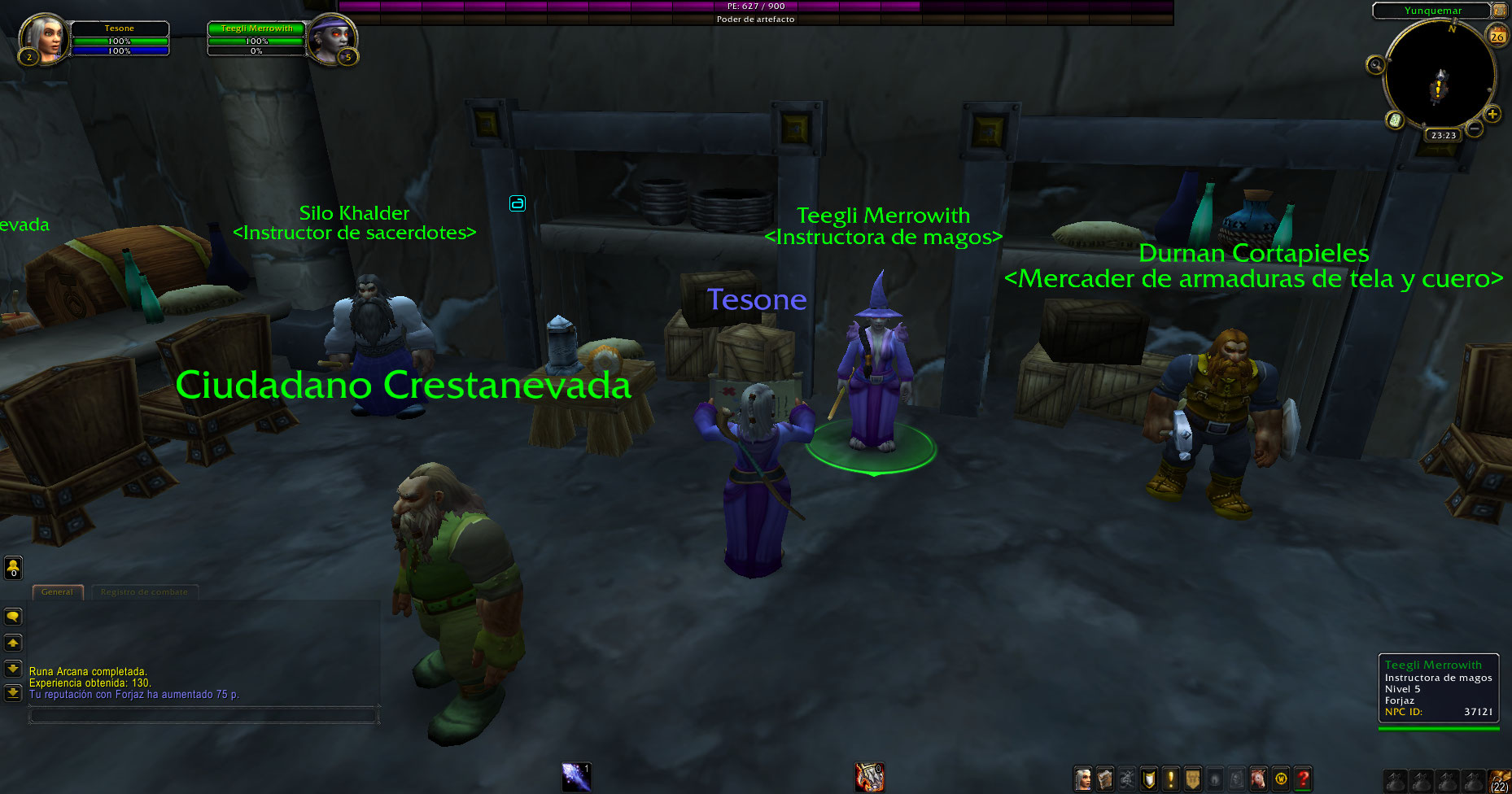Click the minimap clock showing 23:23
1512x794 pixels.
click(x=1444, y=135)
